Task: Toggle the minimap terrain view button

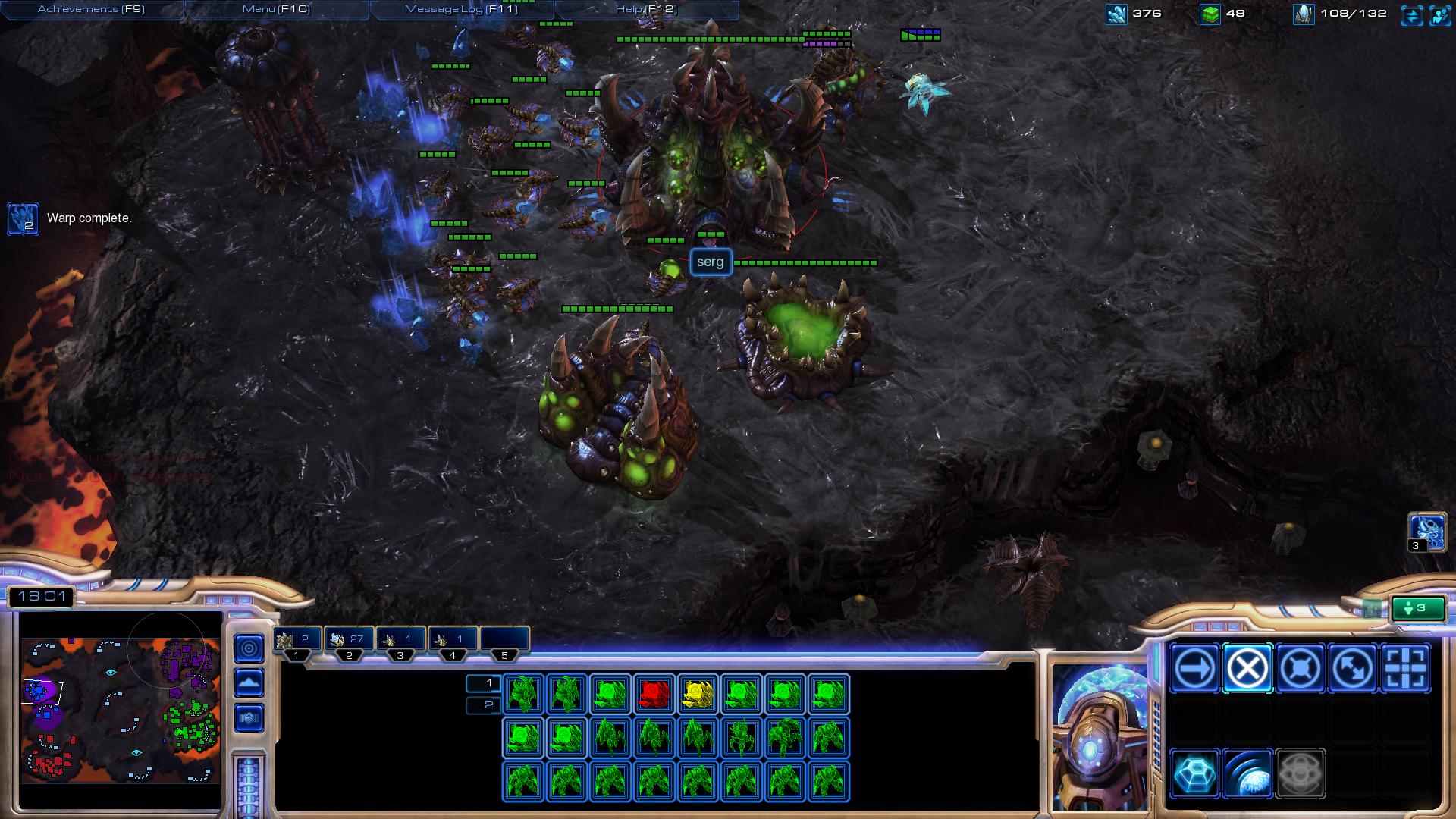Action: click(x=249, y=683)
